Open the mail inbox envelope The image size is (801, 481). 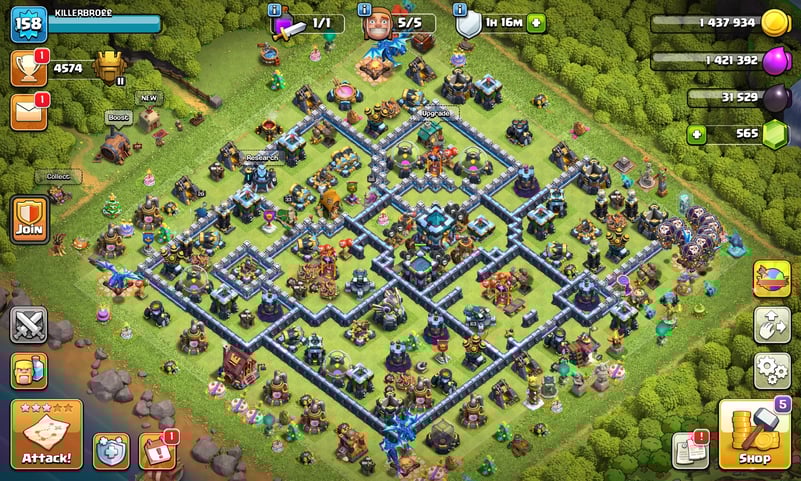[29, 111]
